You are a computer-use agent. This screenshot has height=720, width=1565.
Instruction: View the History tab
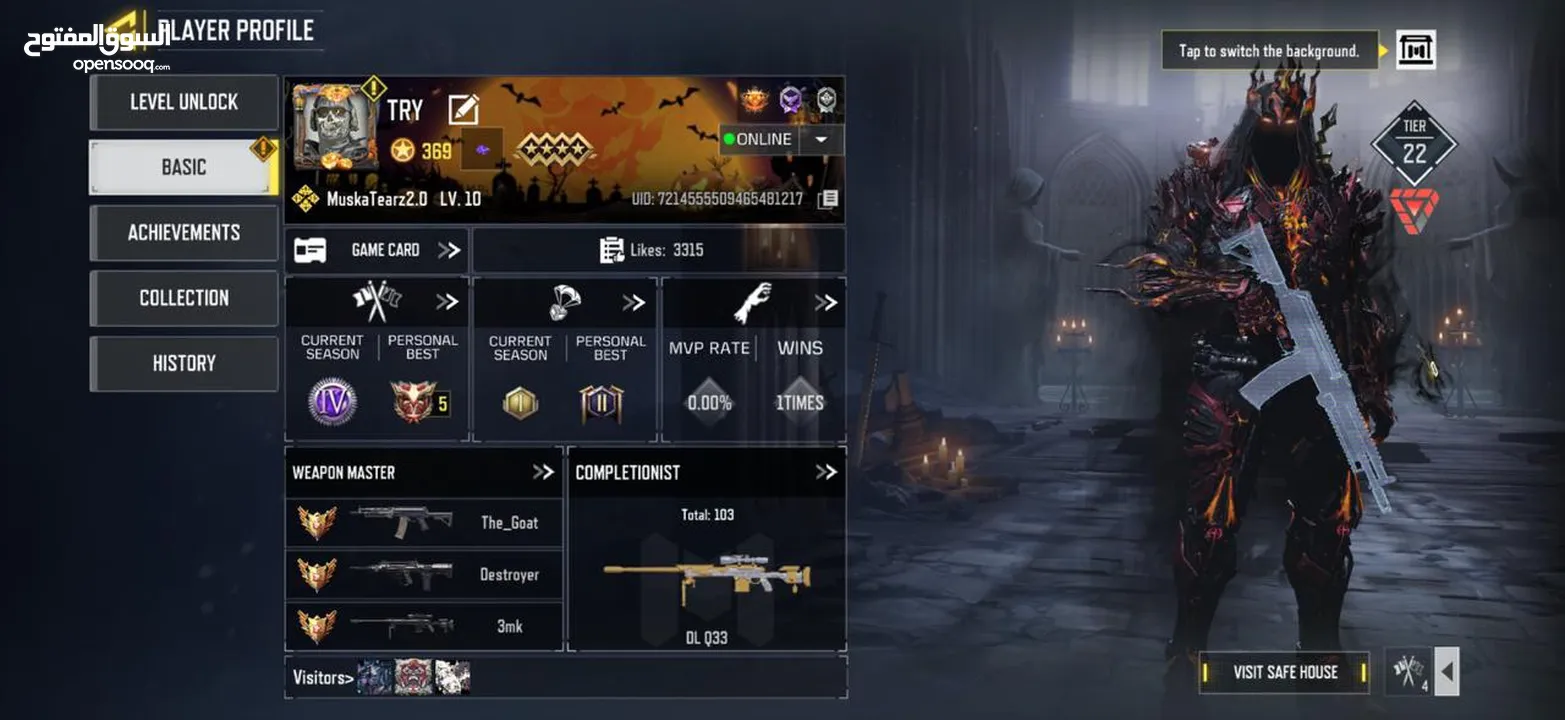(184, 363)
